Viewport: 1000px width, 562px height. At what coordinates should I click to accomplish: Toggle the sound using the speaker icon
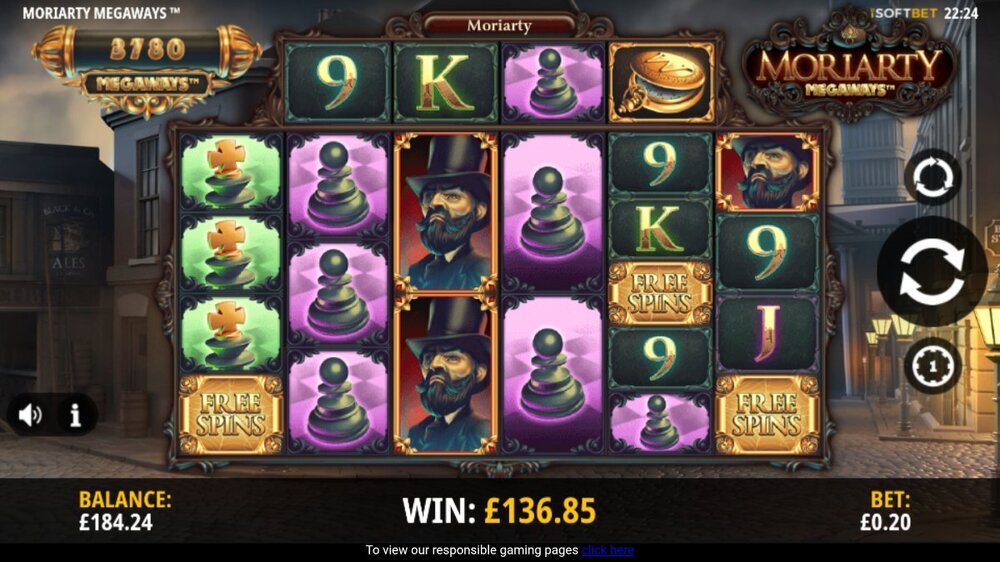click(x=31, y=415)
